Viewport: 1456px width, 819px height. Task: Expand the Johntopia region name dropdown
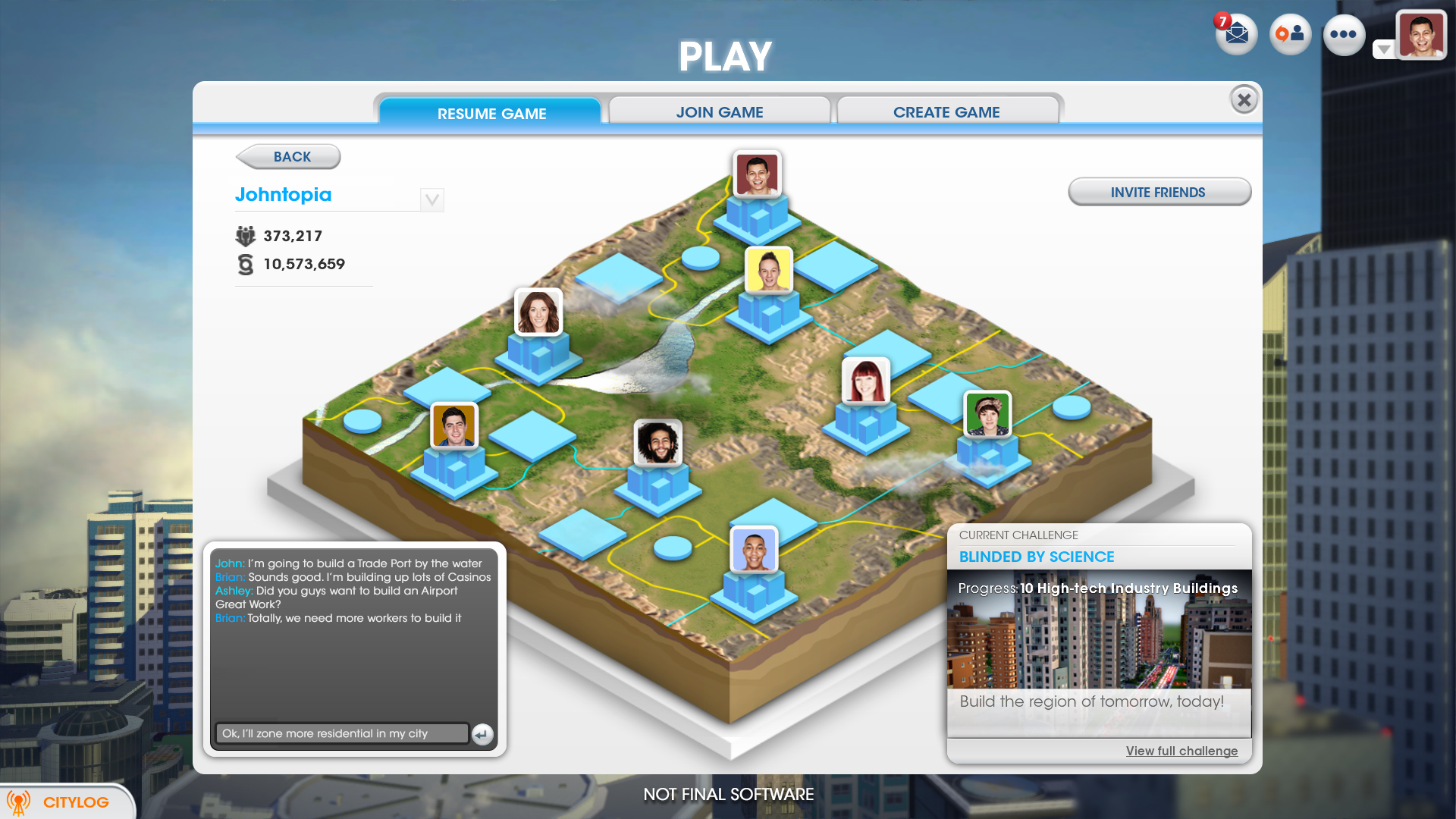431,199
